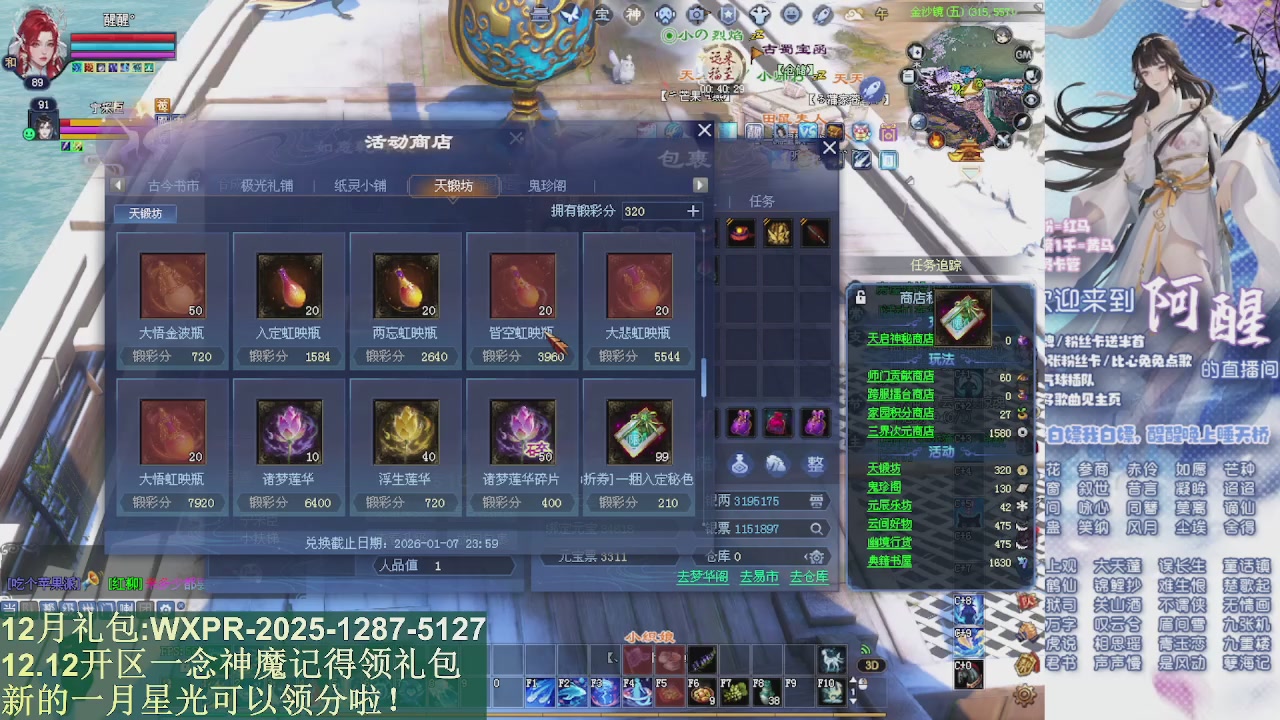Viewport: 1280px width, 720px height.
Task: Click the plus stepper next to 拥有锻彩分
Action: (x=694, y=211)
